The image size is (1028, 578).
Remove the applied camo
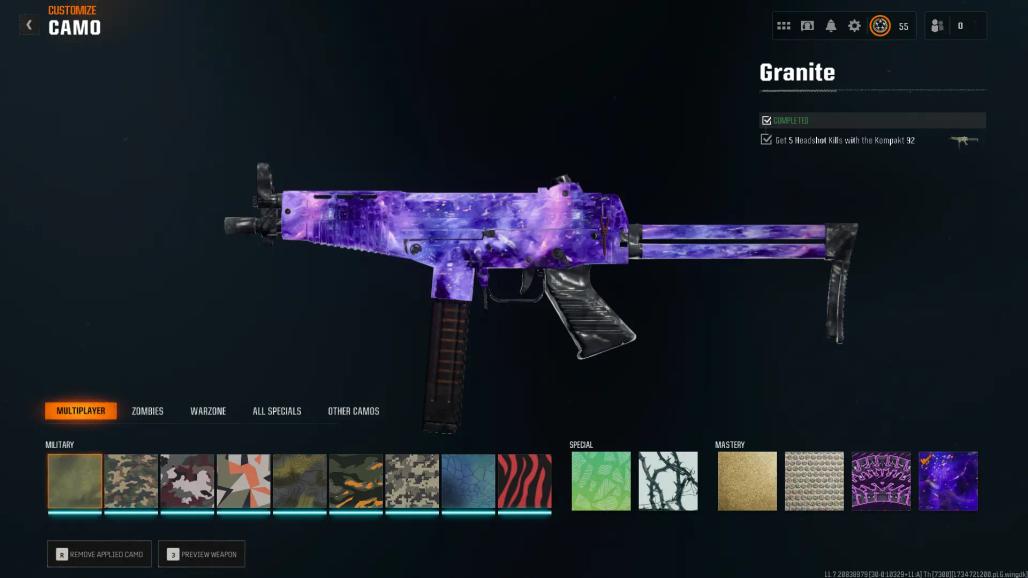point(99,554)
